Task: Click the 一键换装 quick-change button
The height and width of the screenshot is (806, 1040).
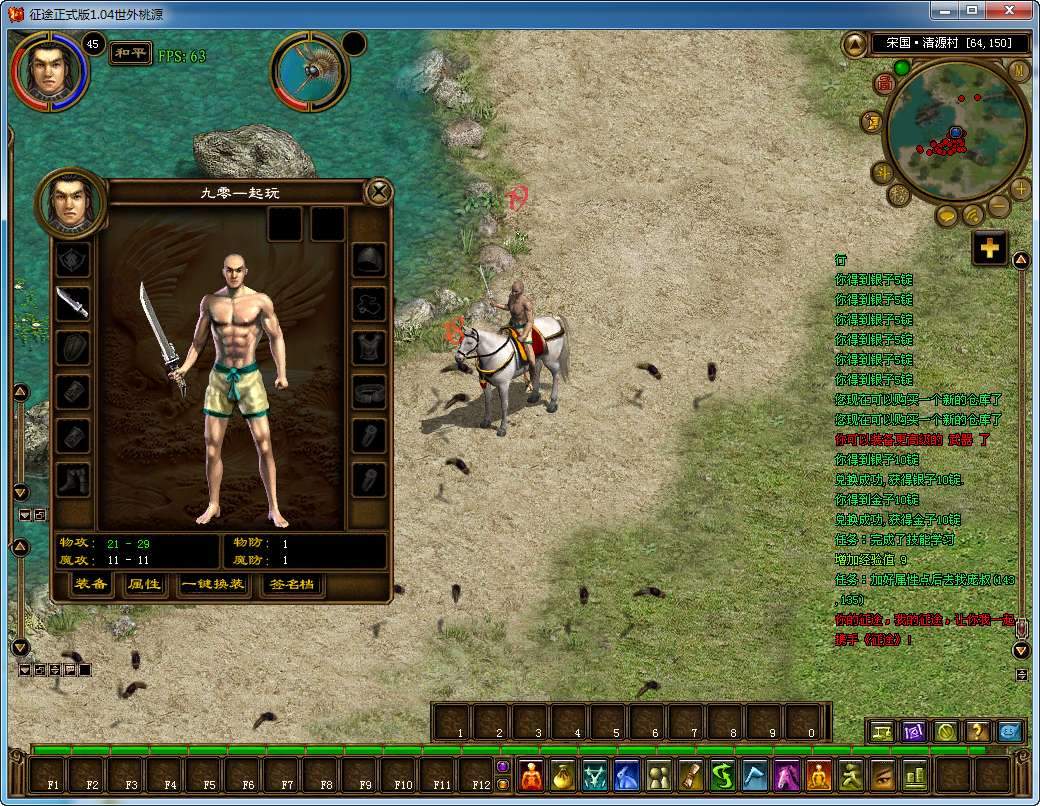Action: tap(212, 584)
